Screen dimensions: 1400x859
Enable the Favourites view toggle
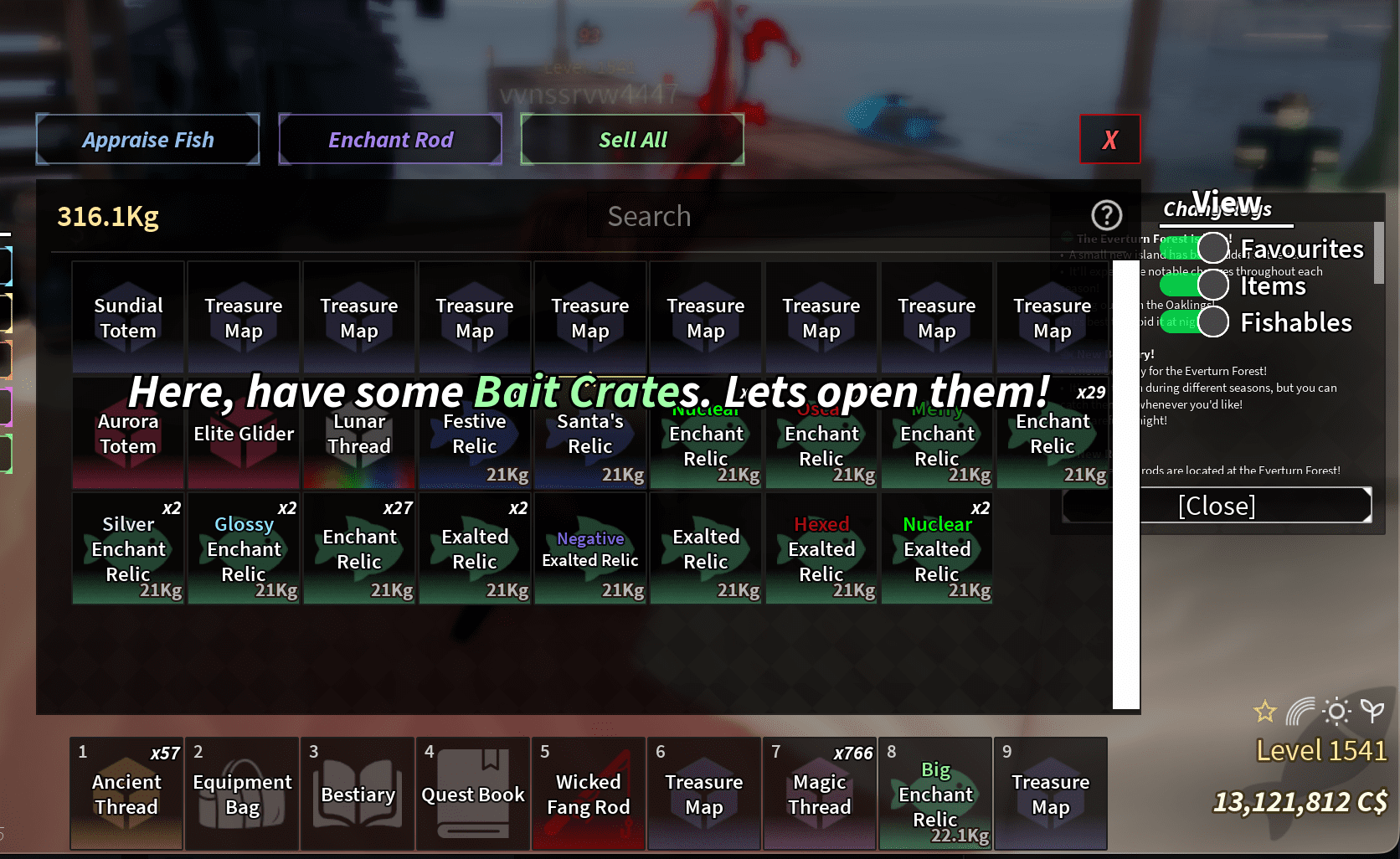pos(1213,248)
